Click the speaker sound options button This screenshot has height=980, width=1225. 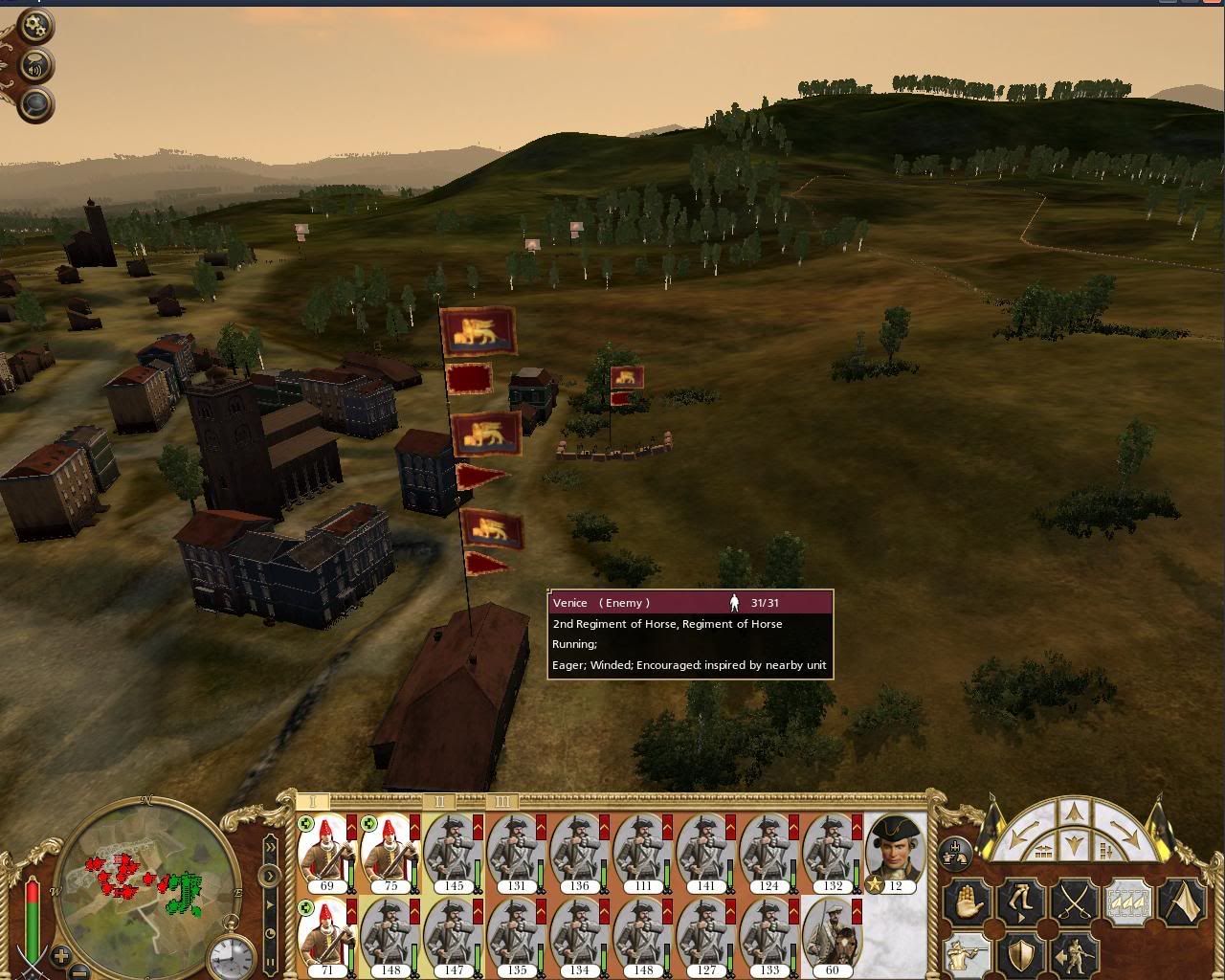click(x=35, y=65)
